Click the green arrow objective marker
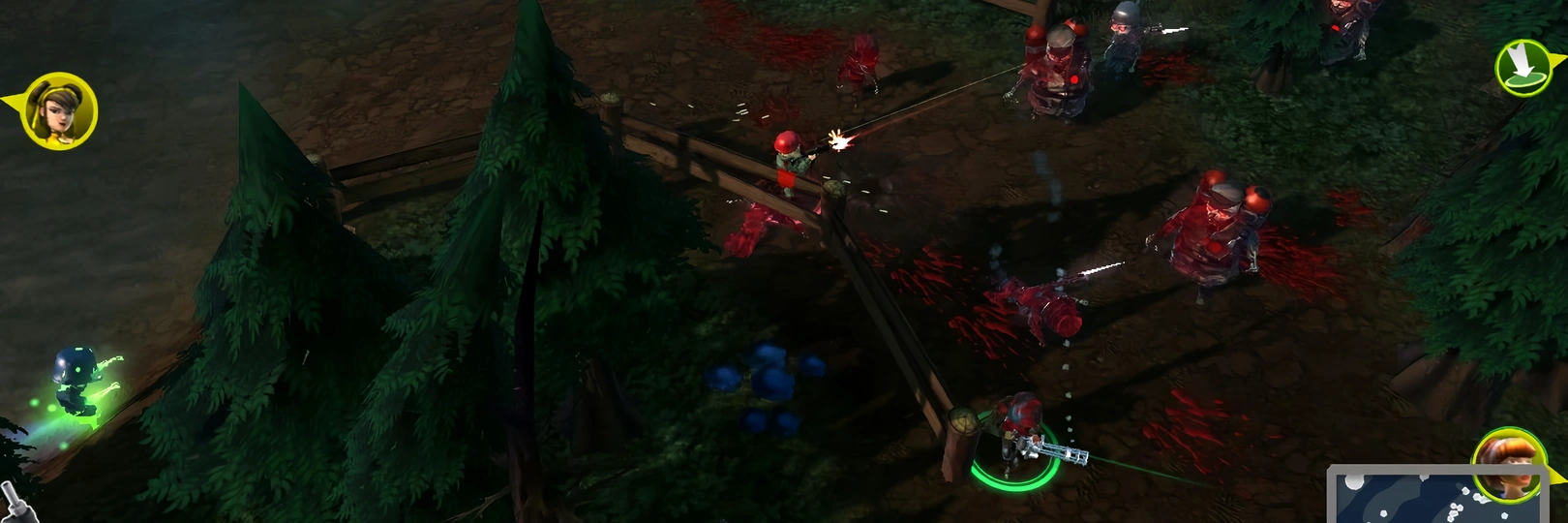 (1522, 67)
